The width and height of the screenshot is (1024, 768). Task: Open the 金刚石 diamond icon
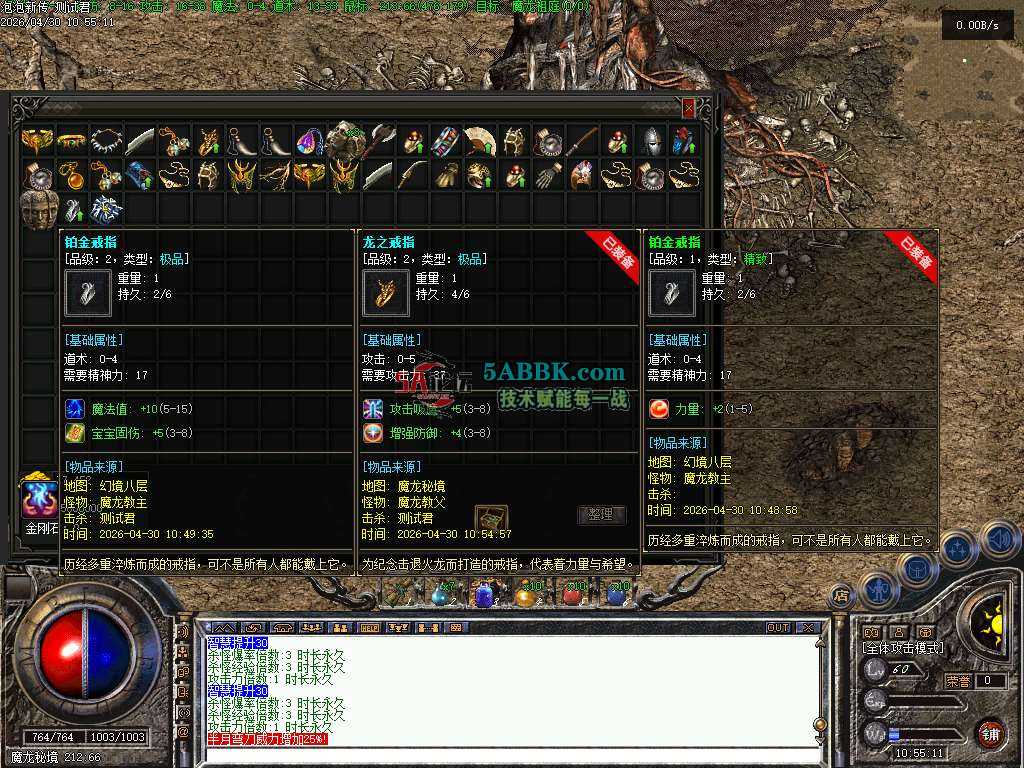pos(42,500)
